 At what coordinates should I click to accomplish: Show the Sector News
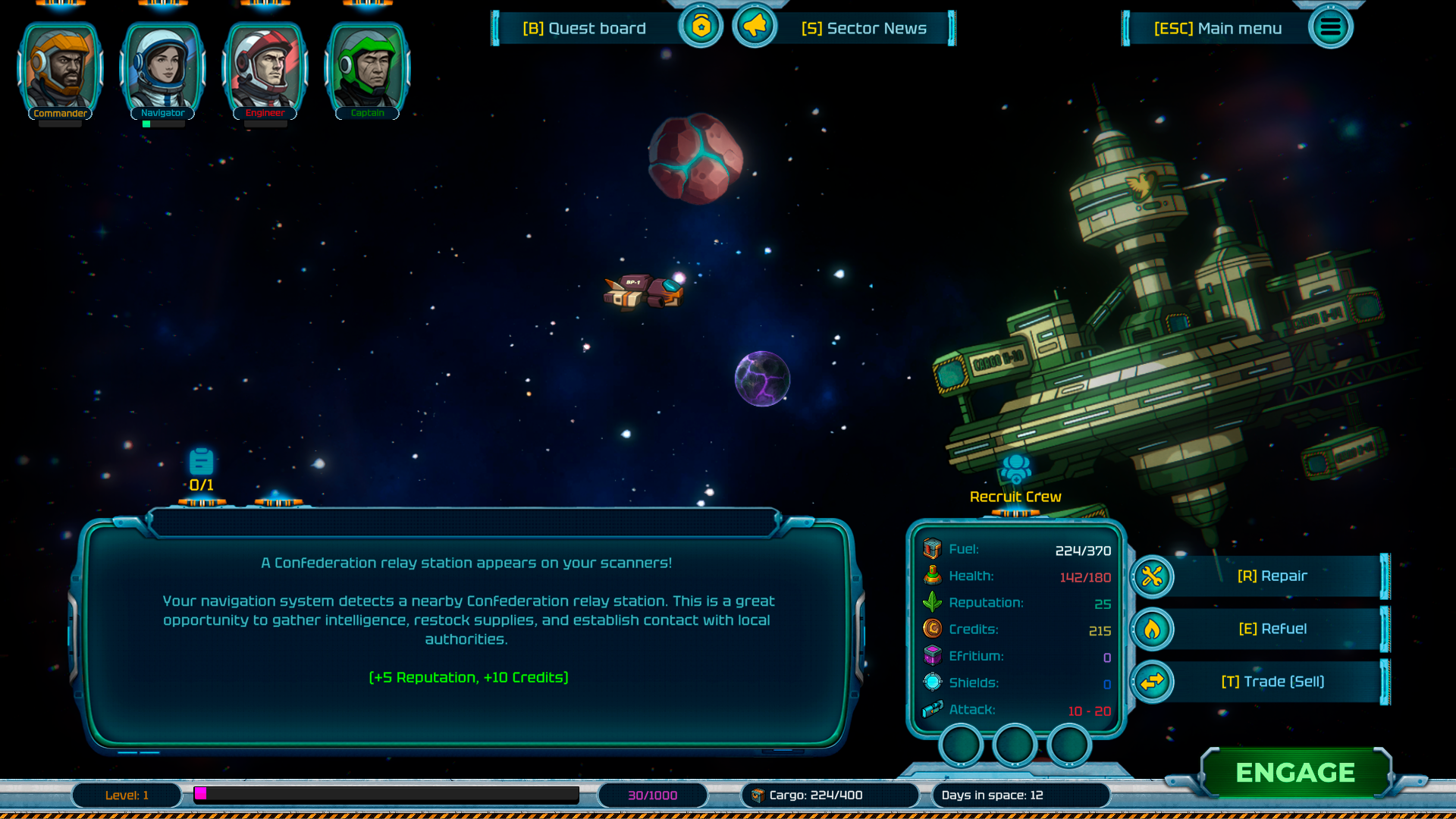click(864, 29)
